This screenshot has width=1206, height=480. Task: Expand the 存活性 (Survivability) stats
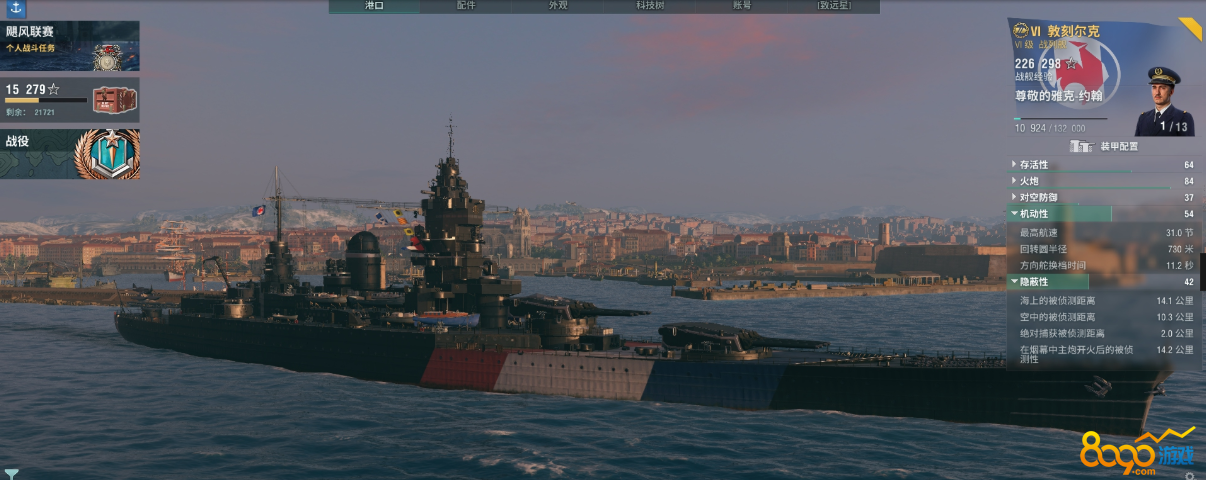click(x=1034, y=164)
